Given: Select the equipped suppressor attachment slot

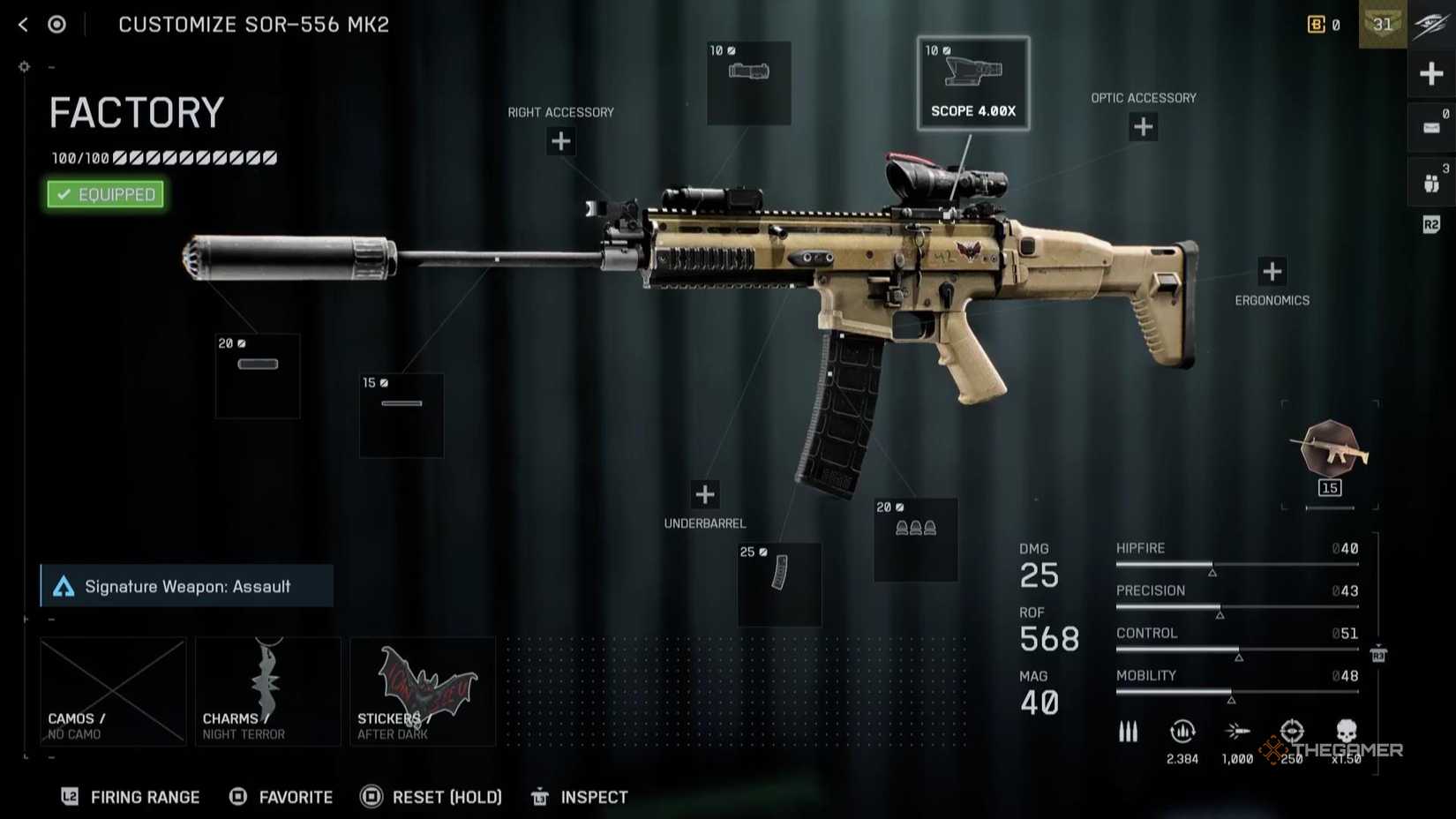Looking at the screenshot, I should [256, 375].
